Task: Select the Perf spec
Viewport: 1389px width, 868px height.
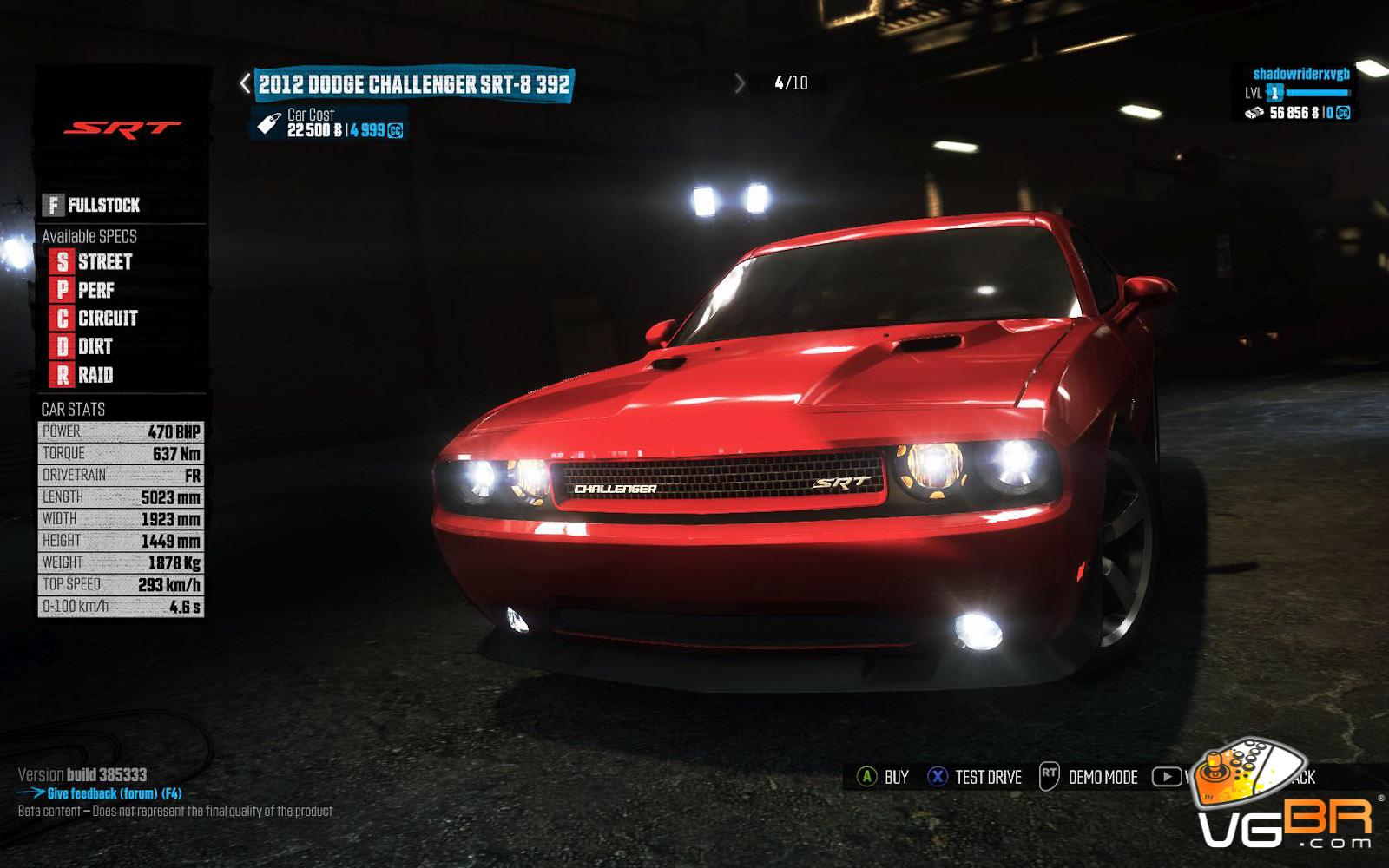Action: tap(84, 290)
